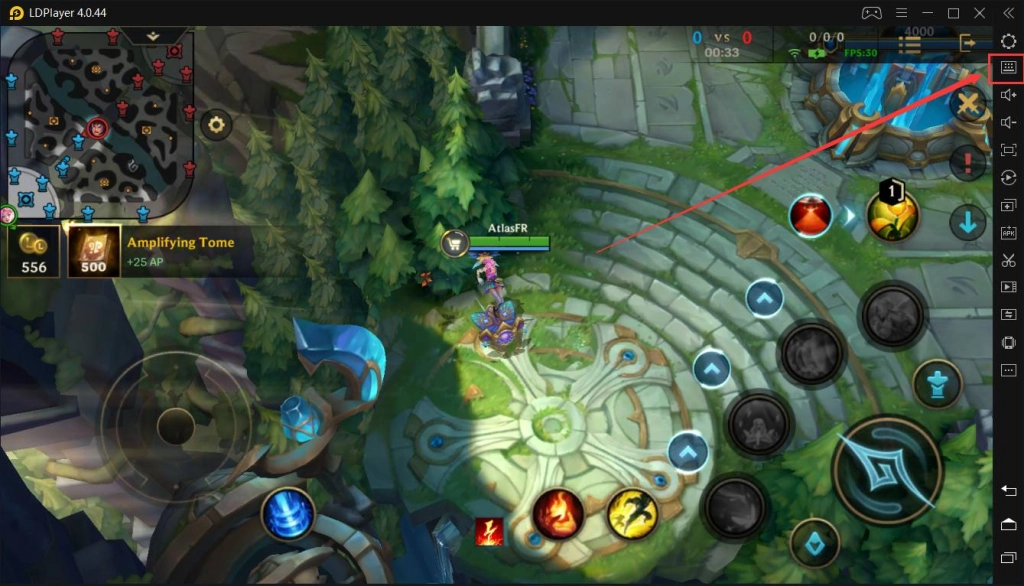
Task: Close the LDPlayer window
Action: [1007, 12]
